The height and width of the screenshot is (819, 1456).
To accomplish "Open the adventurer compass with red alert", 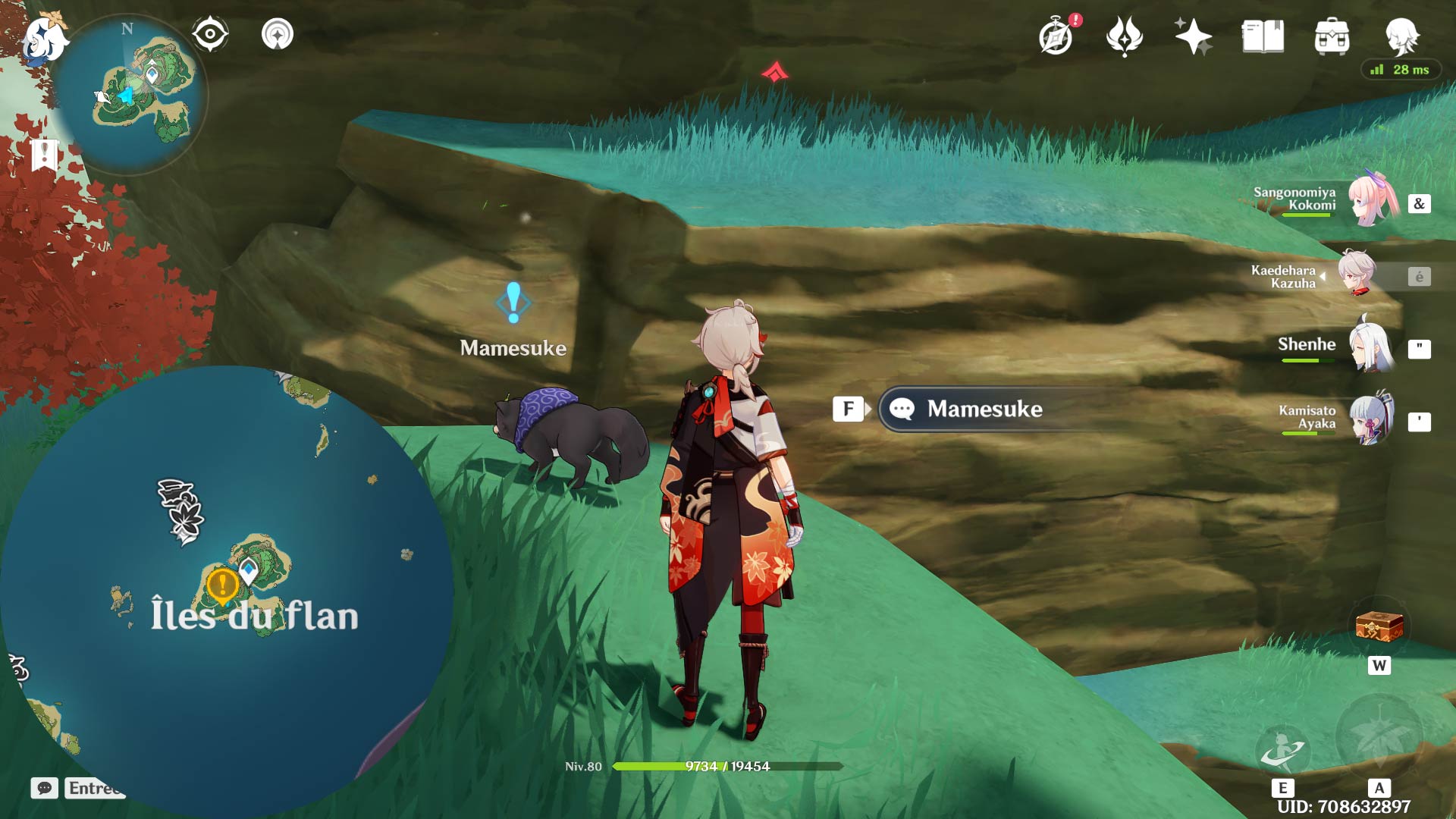I will [x=1056, y=36].
